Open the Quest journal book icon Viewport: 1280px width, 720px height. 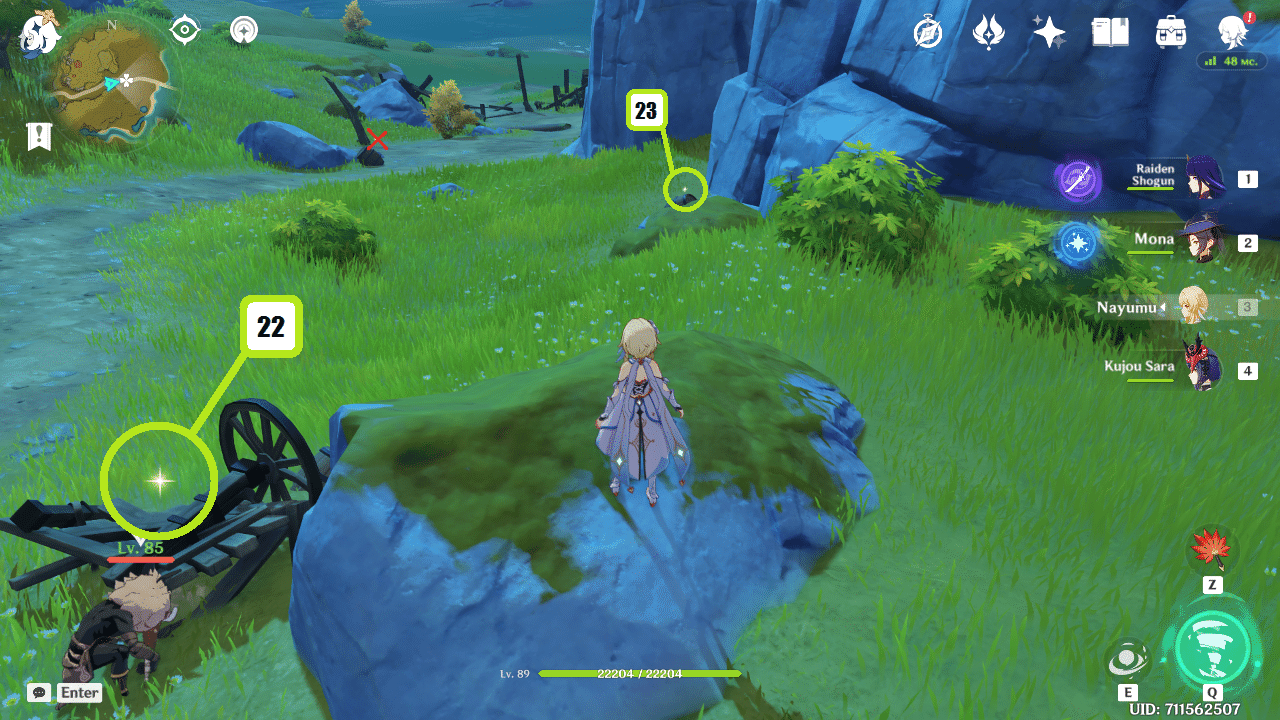pos(1110,32)
